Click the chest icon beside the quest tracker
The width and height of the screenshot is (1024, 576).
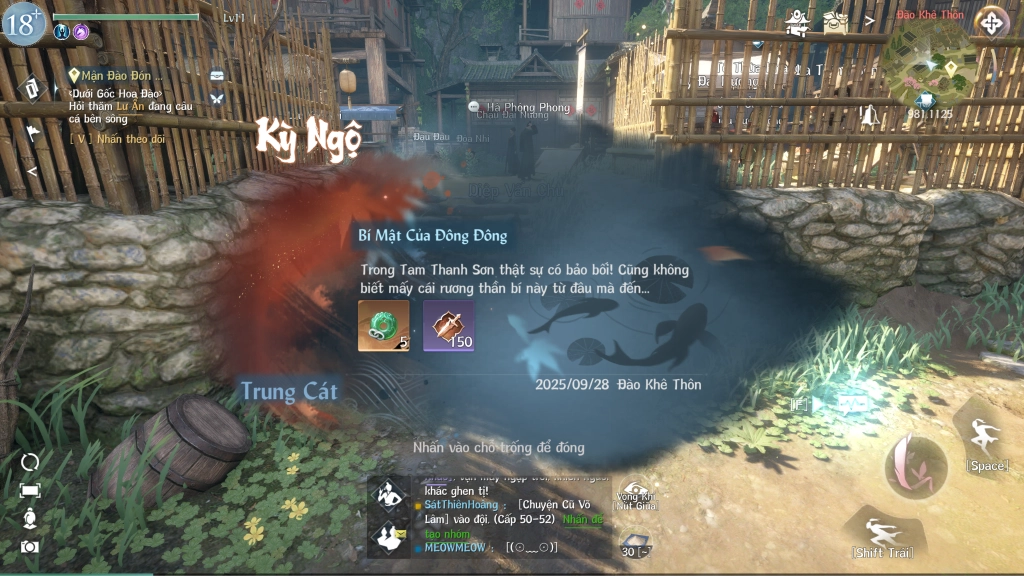217,75
